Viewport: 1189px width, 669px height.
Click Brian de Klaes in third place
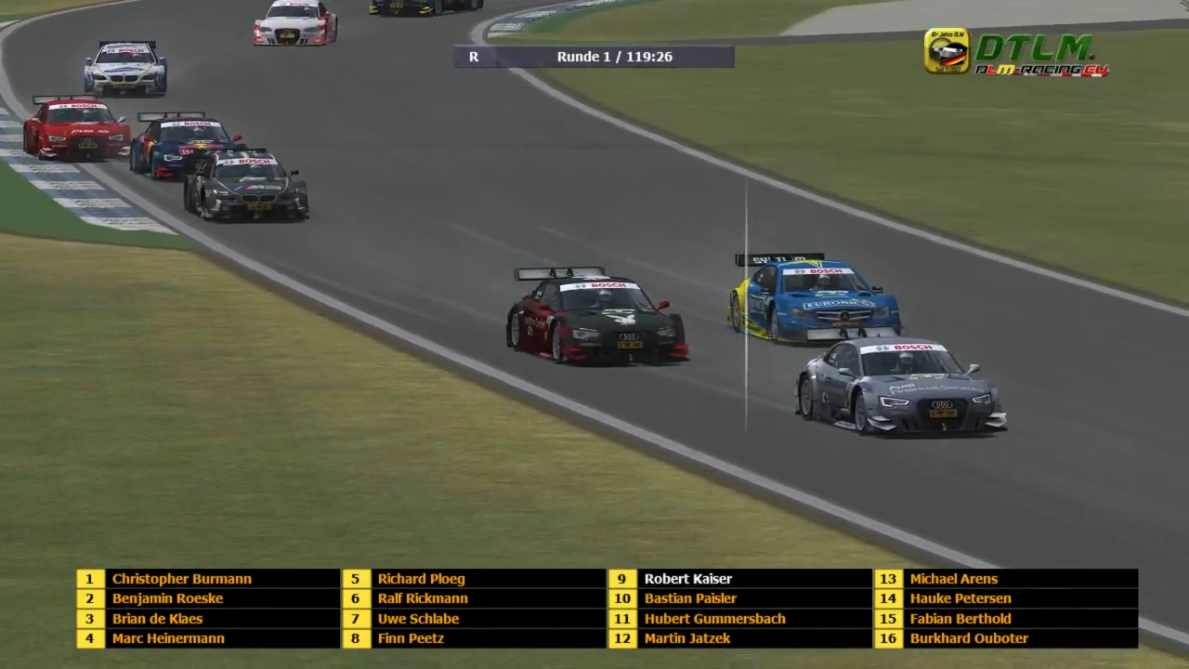(x=157, y=619)
